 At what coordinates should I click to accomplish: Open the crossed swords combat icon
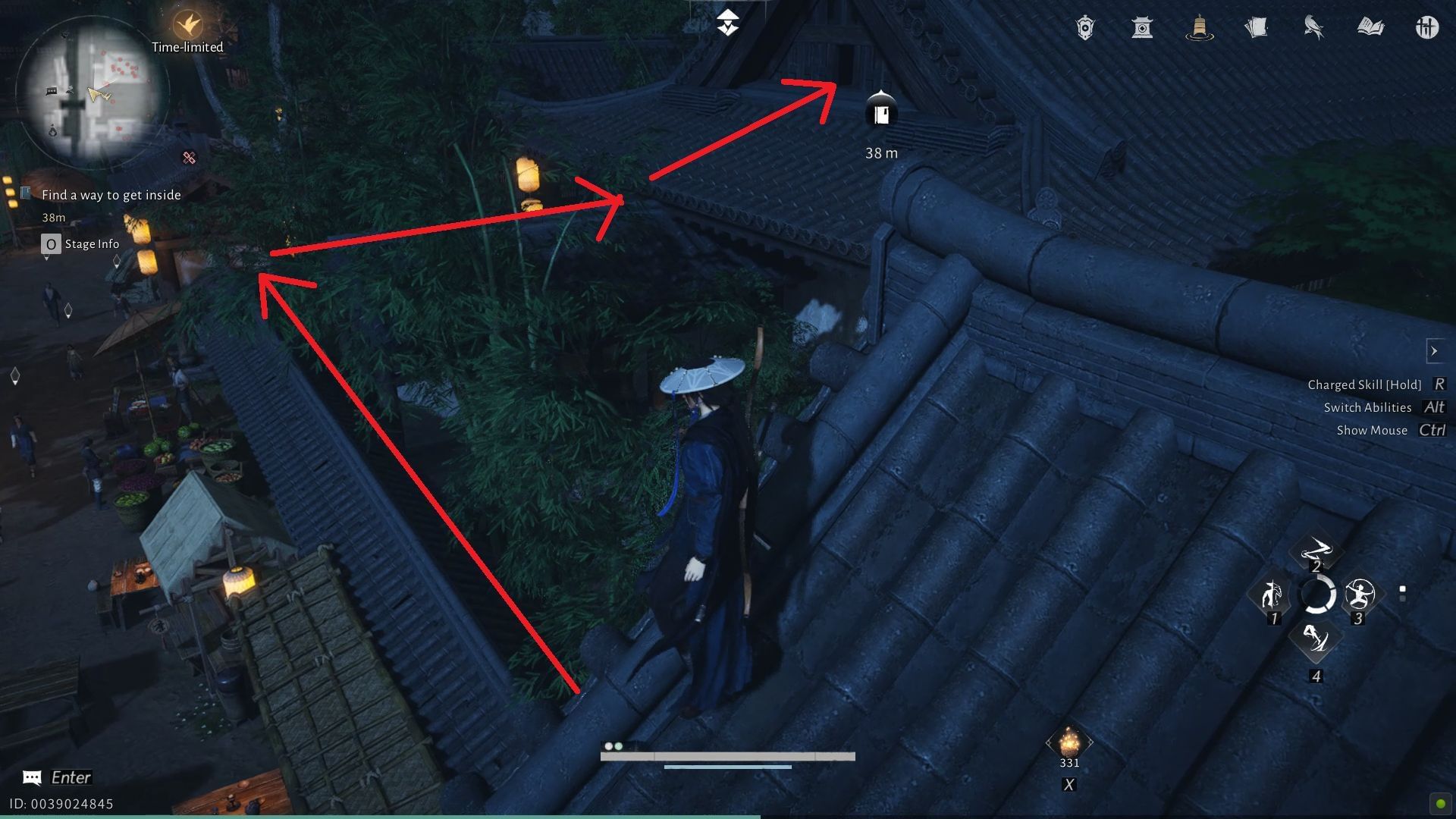point(1426,28)
